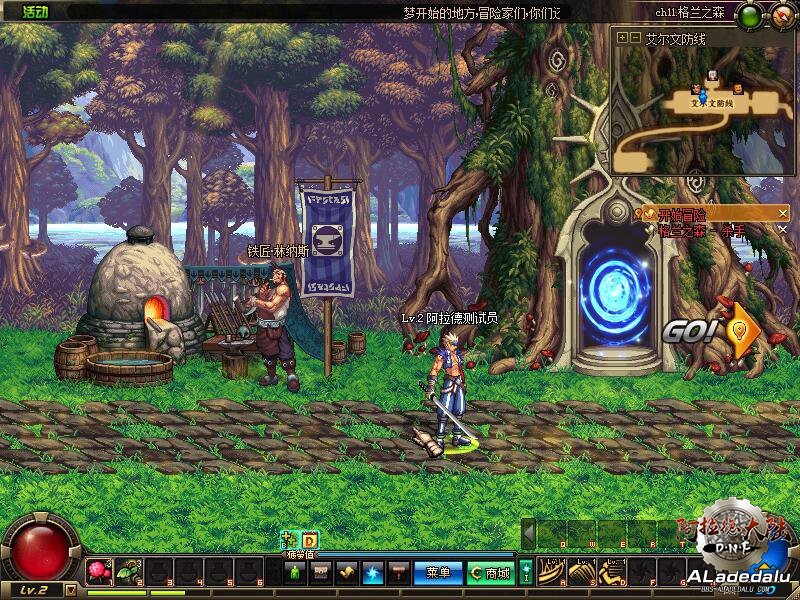Zoom in the minimap with plus button
The image size is (800, 600).
(623, 38)
